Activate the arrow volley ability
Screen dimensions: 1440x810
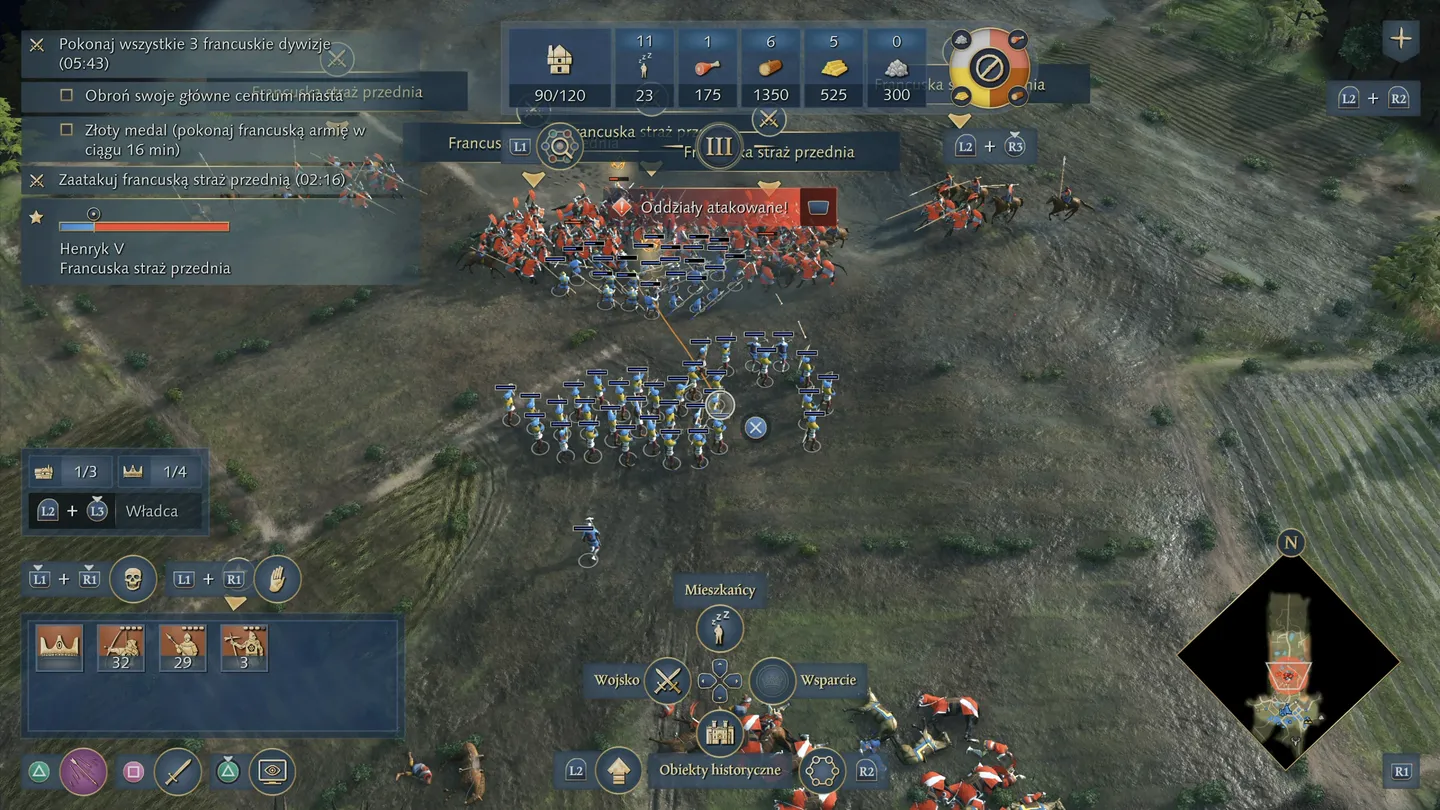(83, 772)
